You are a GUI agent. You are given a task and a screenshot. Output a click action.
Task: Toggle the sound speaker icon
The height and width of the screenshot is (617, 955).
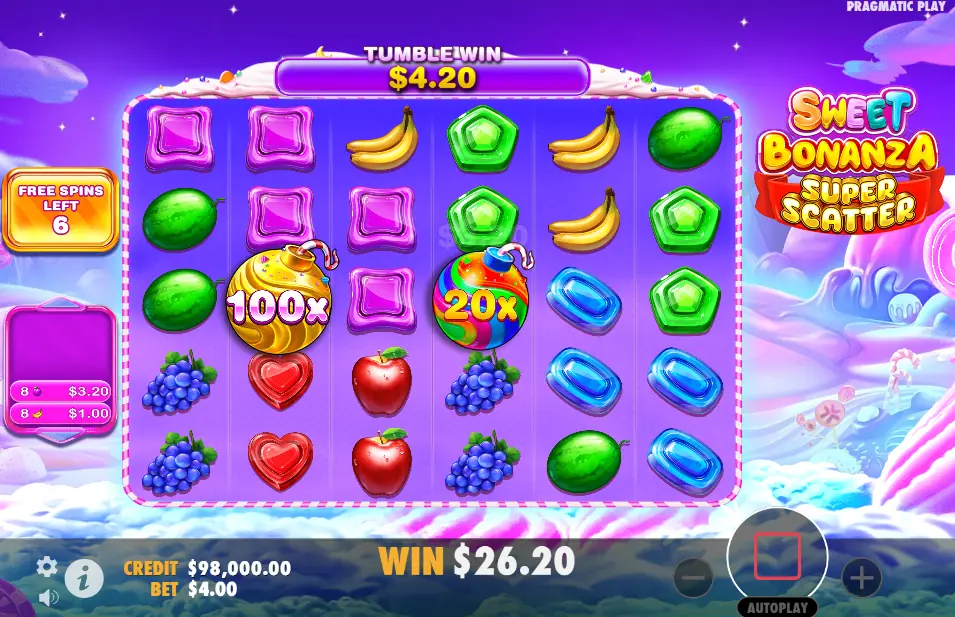point(47,598)
